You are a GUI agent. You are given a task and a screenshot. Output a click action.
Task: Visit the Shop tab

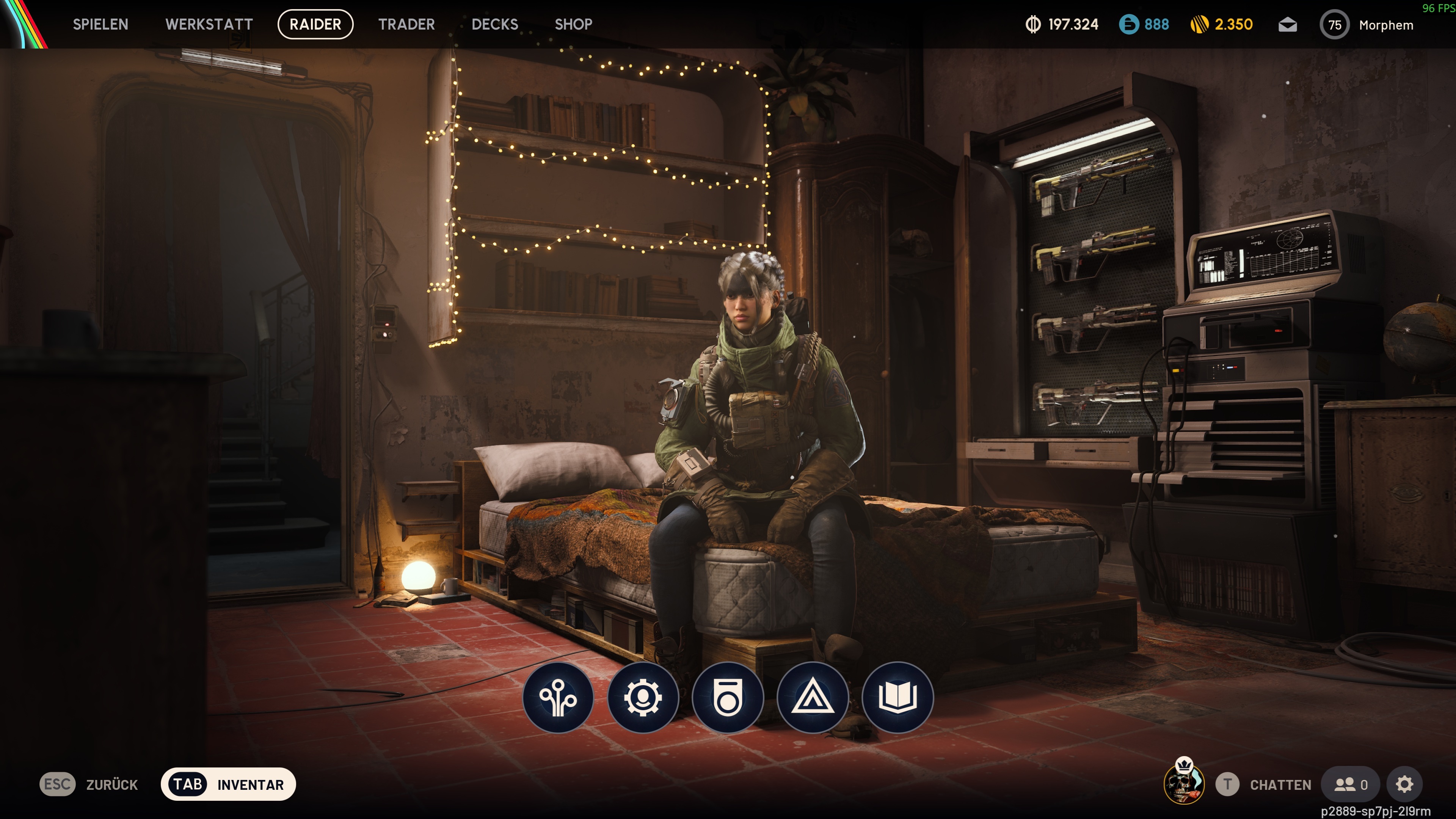pos(573,24)
